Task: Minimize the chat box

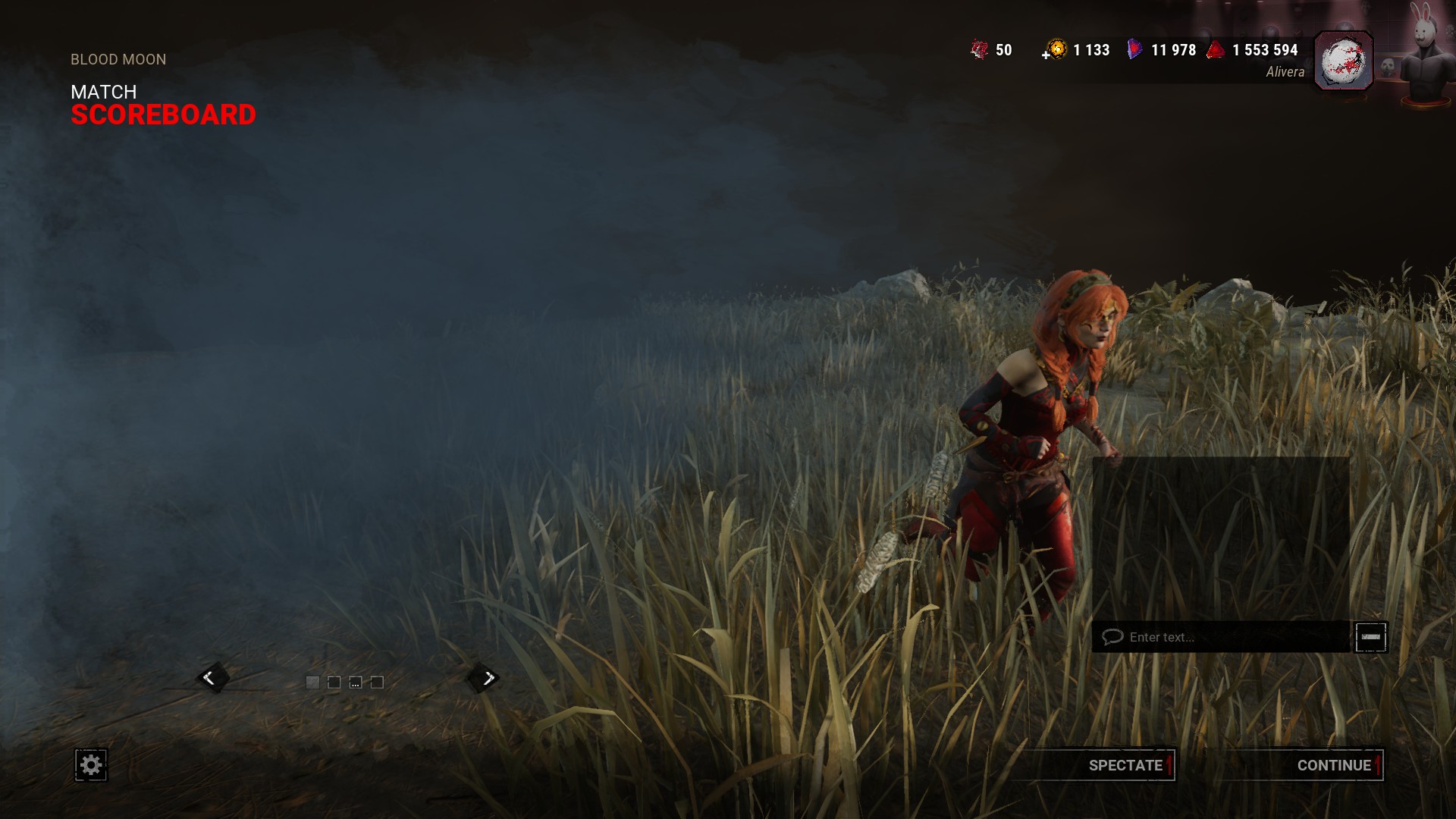Action: point(1371,637)
